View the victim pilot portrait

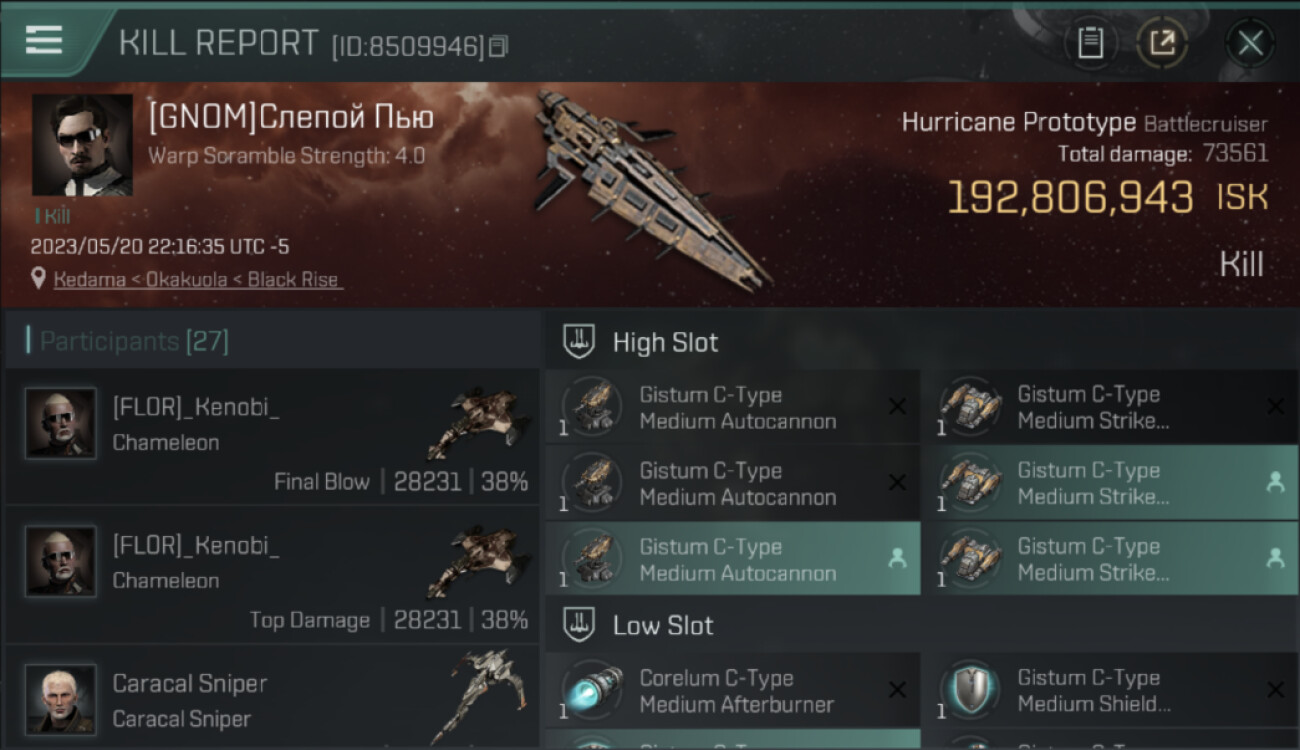click(x=82, y=145)
